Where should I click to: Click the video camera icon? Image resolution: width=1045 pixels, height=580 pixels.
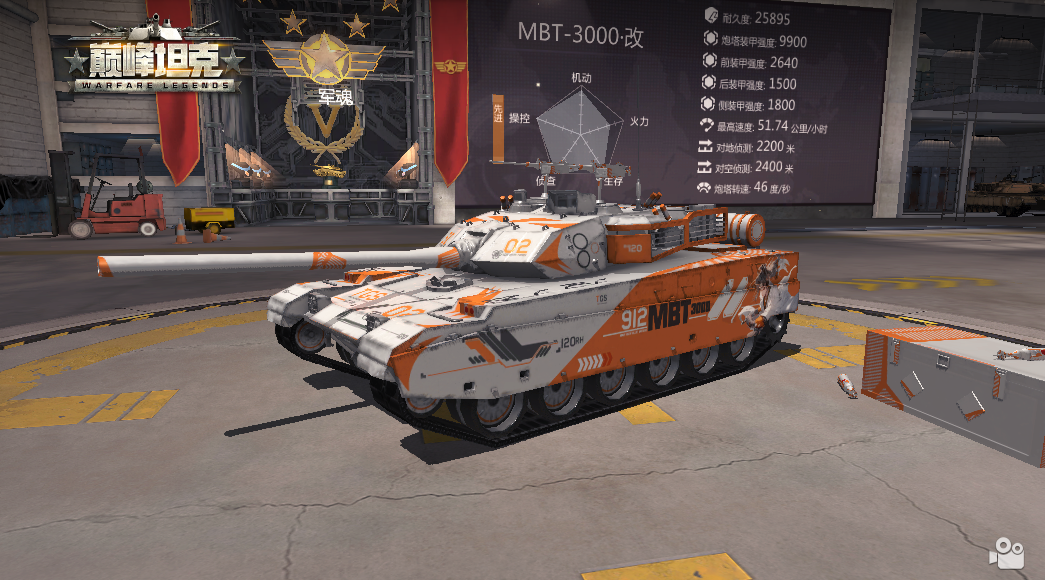[1007, 553]
